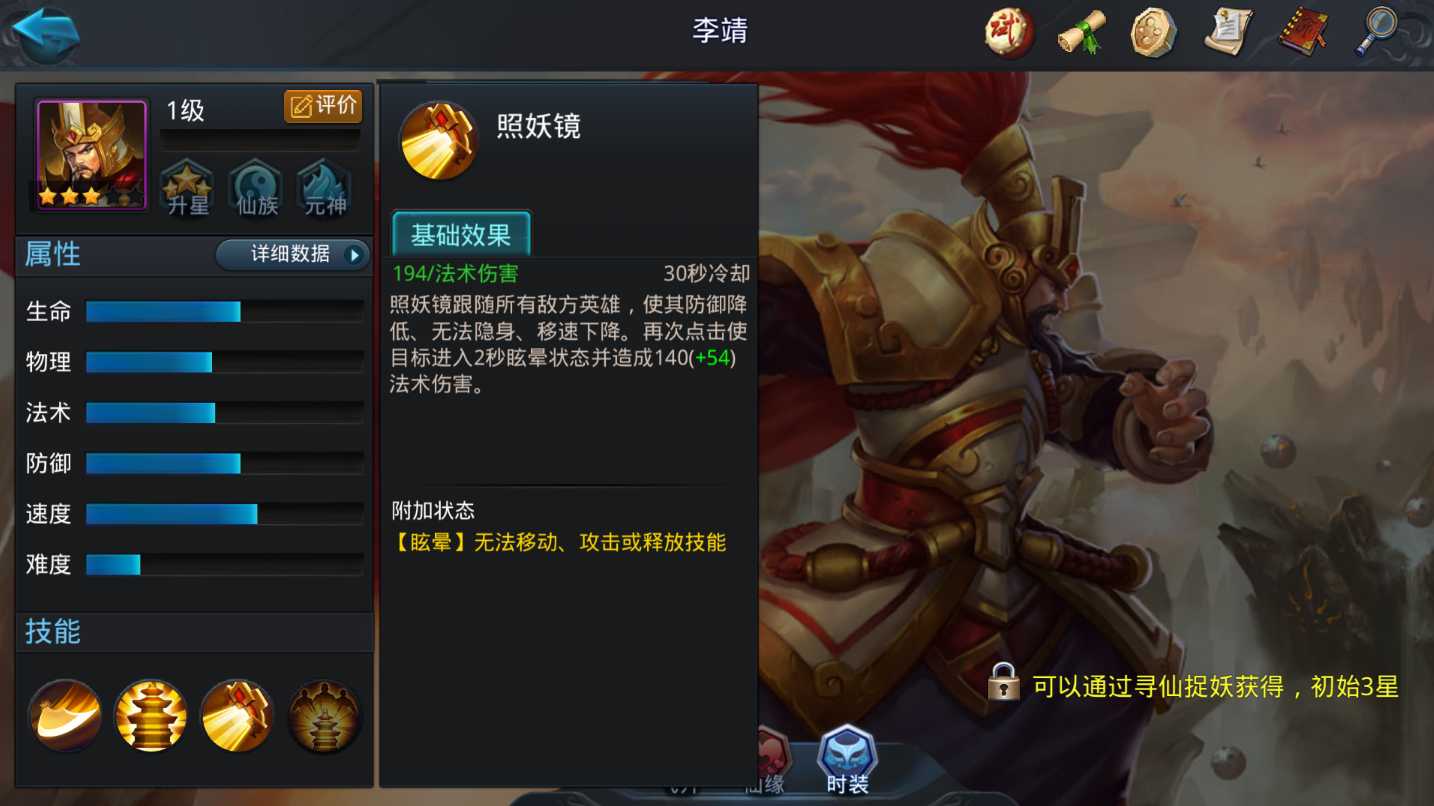This screenshot has height=806, width=1434.
Task: Select the 照妖镜 skill in the skill list
Action: [237, 715]
